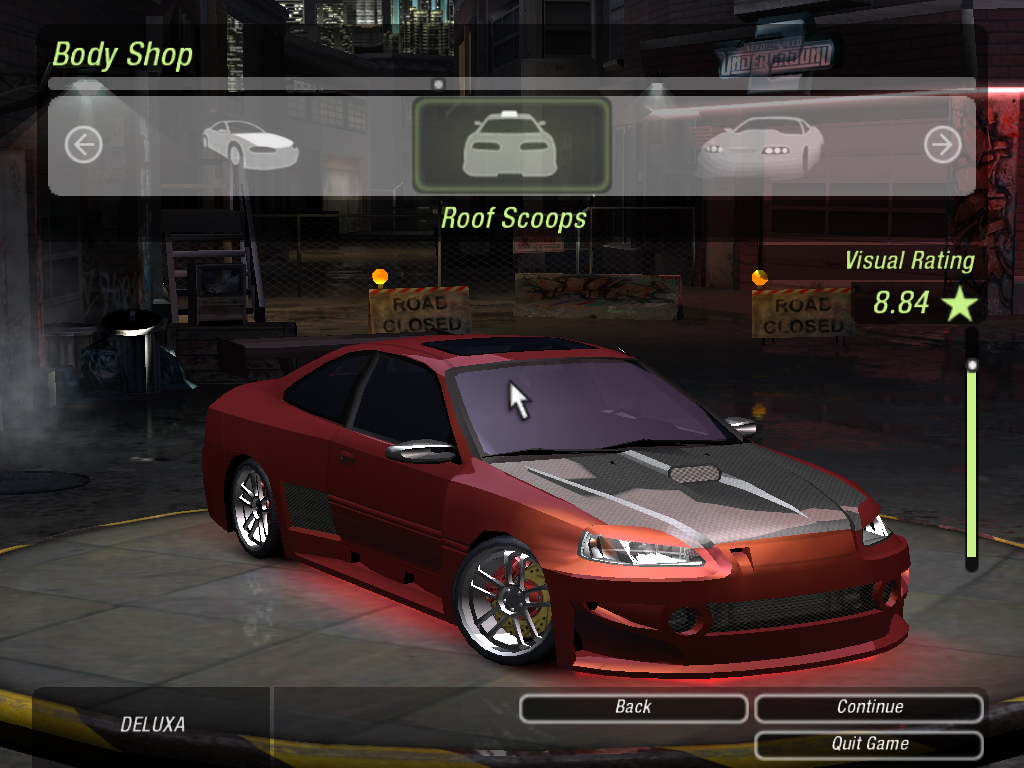Go to the next body part category arrow
The width and height of the screenshot is (1024, 768).
click(942, 146)
